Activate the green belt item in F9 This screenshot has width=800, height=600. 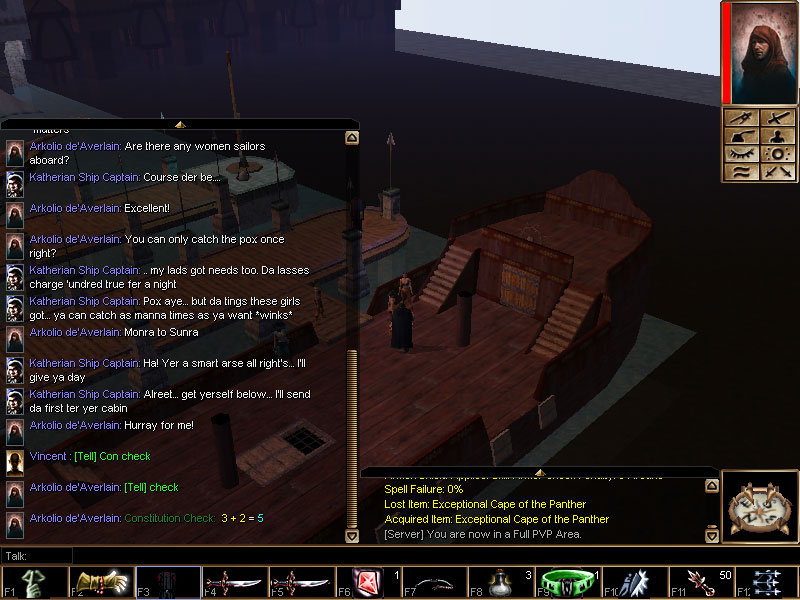pyautogui.click(x=563, y=582)
